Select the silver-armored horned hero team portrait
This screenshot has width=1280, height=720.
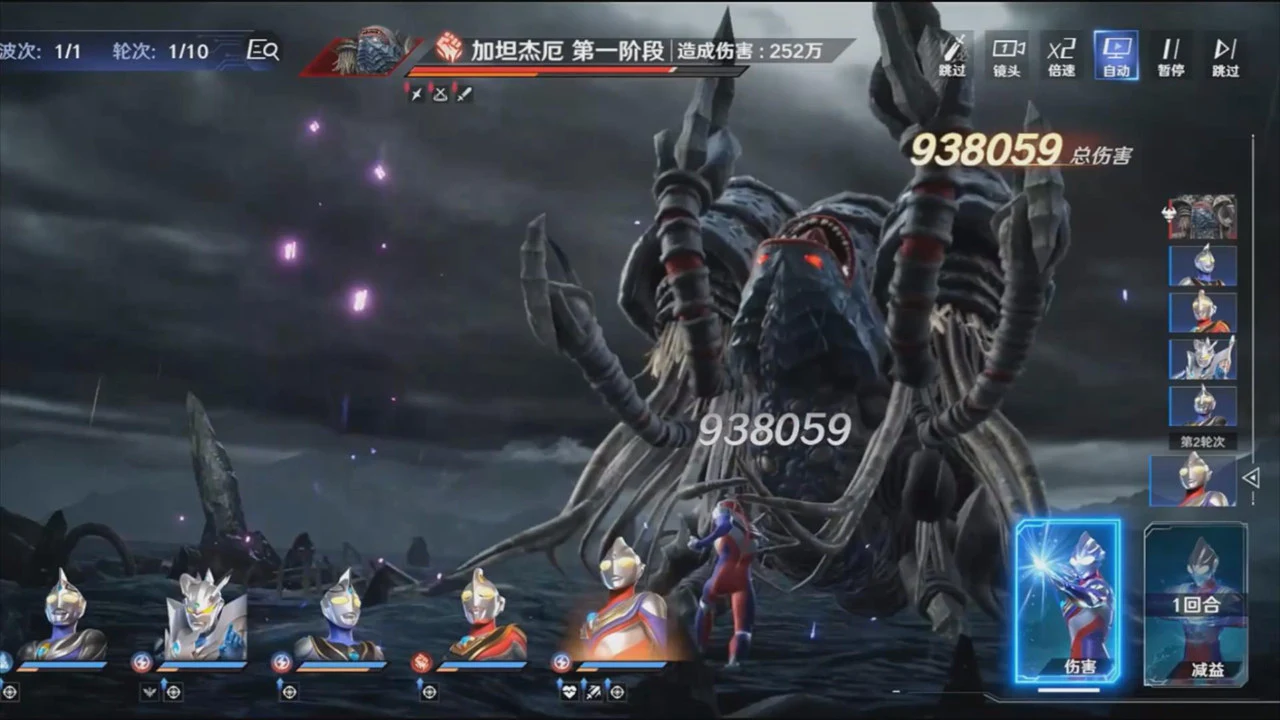click(204, 616)
